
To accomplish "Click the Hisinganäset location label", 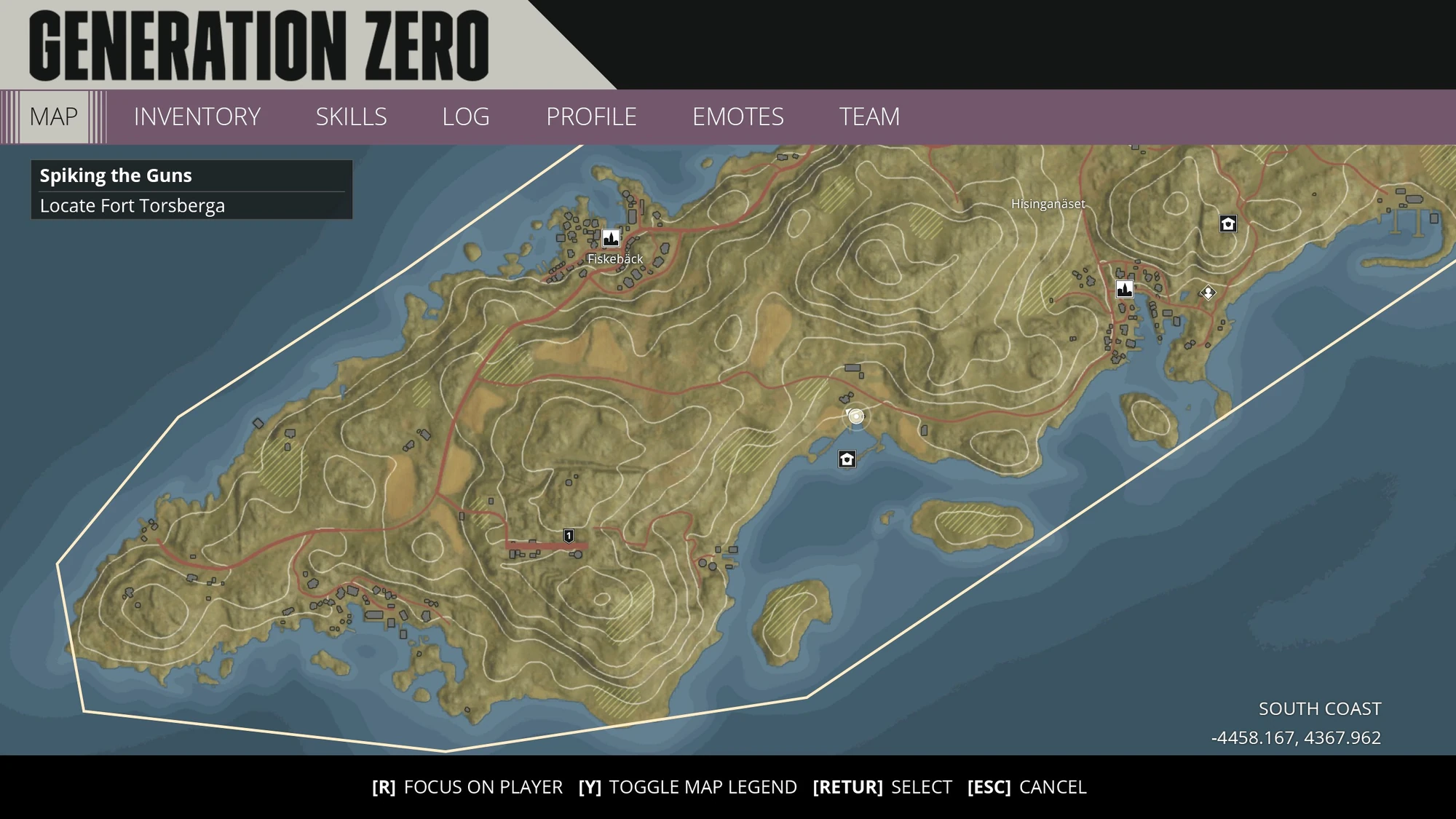I will click(1048, 205).
